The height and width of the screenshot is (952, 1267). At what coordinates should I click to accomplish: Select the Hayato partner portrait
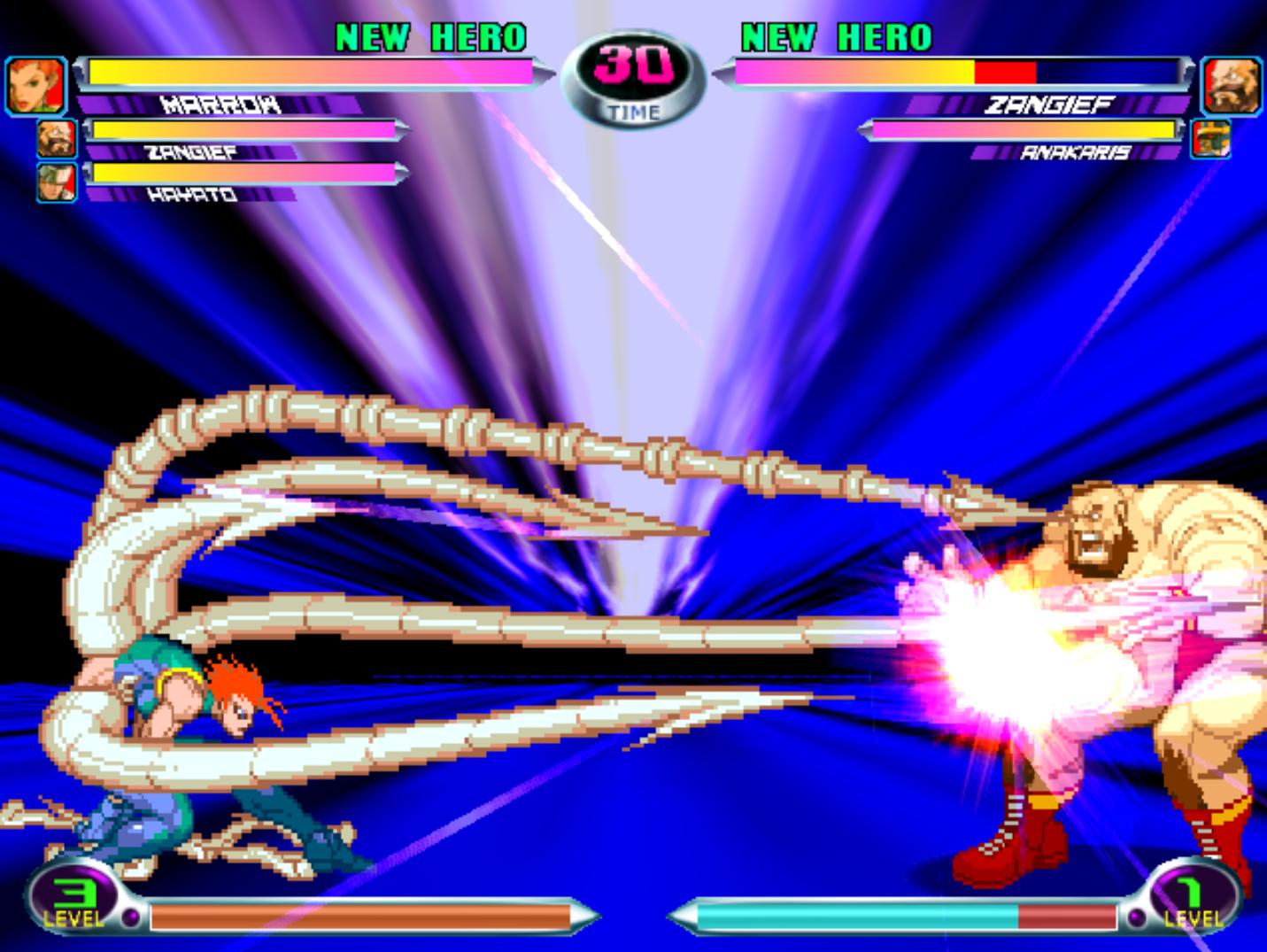tap(57, 182)
